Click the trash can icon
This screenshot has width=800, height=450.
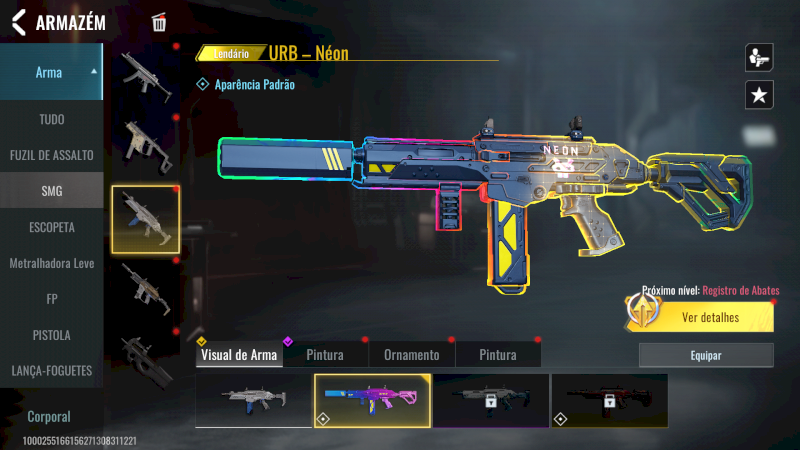pos(159,23)
